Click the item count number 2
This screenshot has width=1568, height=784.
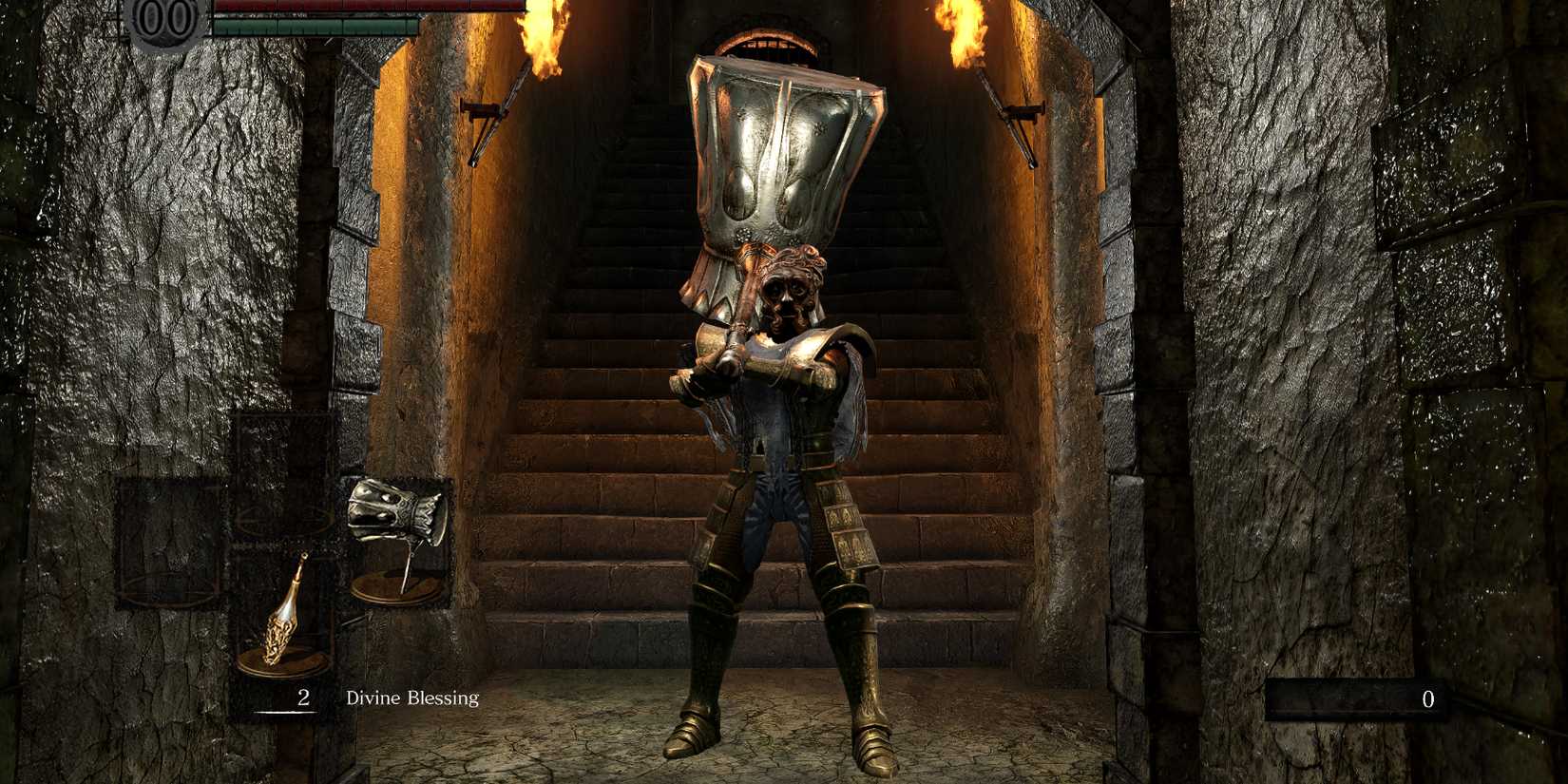(x=302, y=698)
